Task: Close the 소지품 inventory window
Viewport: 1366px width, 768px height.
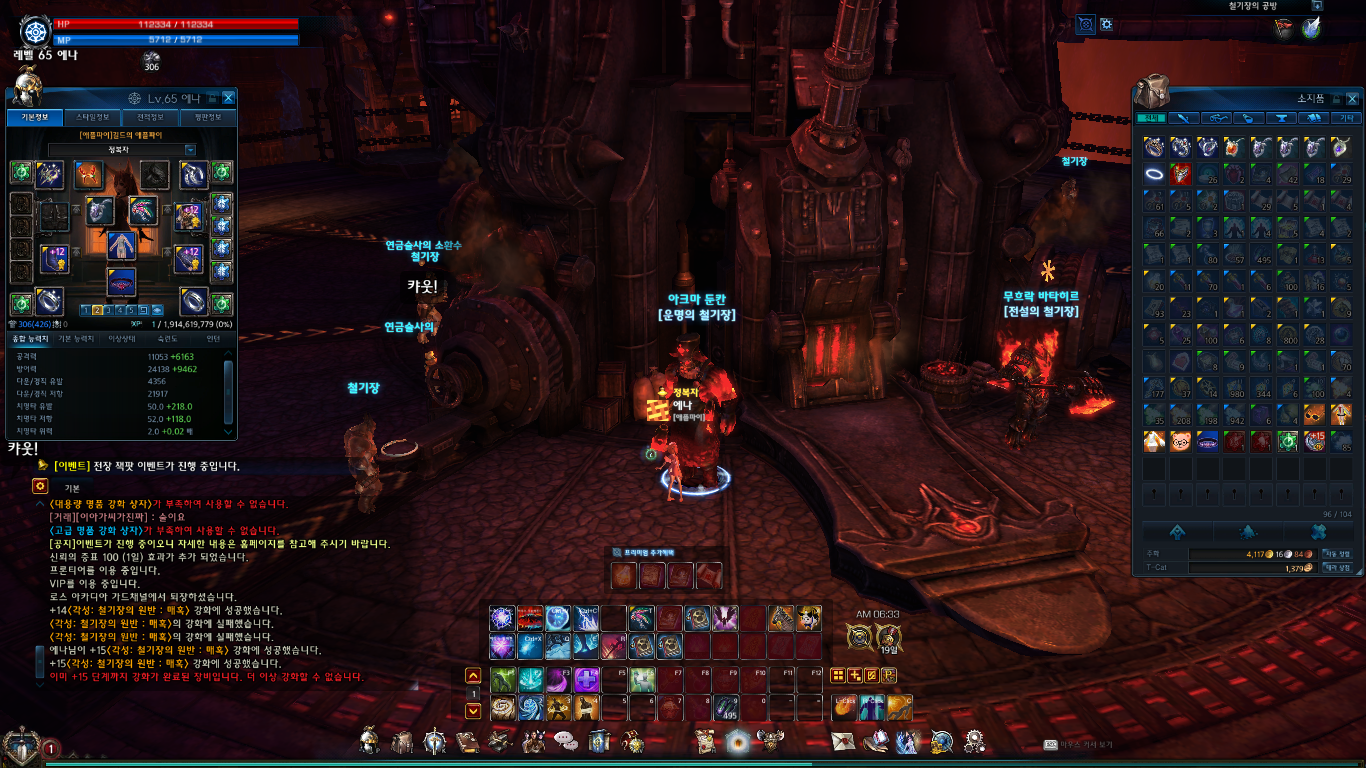Action: (x=1352, y=98)
